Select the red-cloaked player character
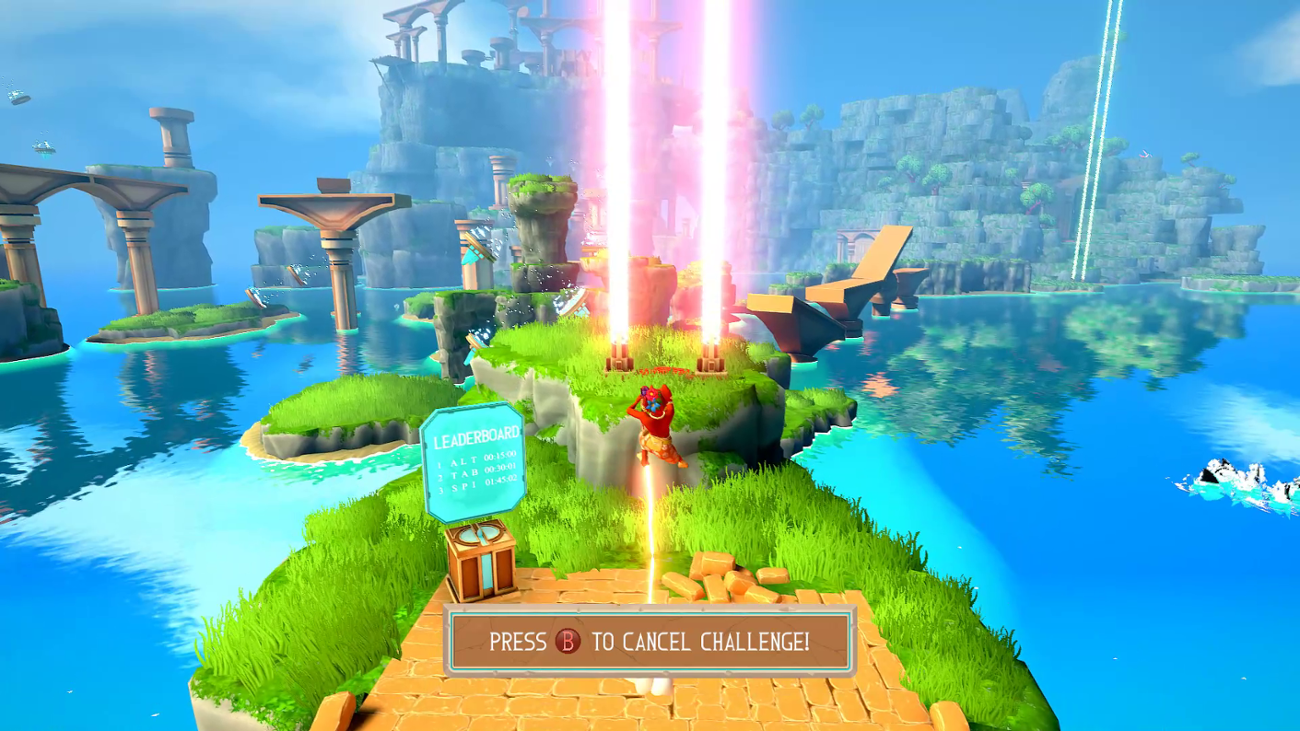 coord(655,425)
